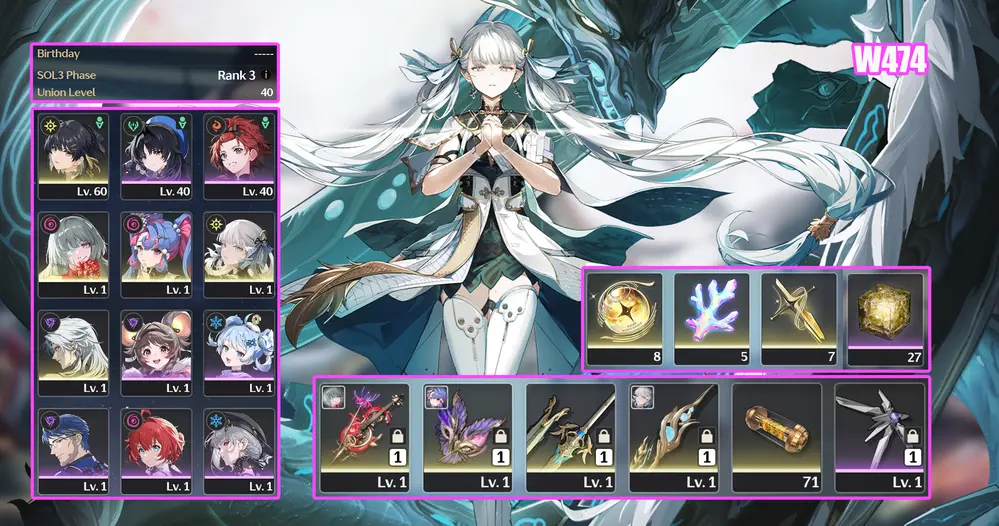Click the golden spike item with count 7
This screenshot has height=526, width=999.
[x=798, y=319]
